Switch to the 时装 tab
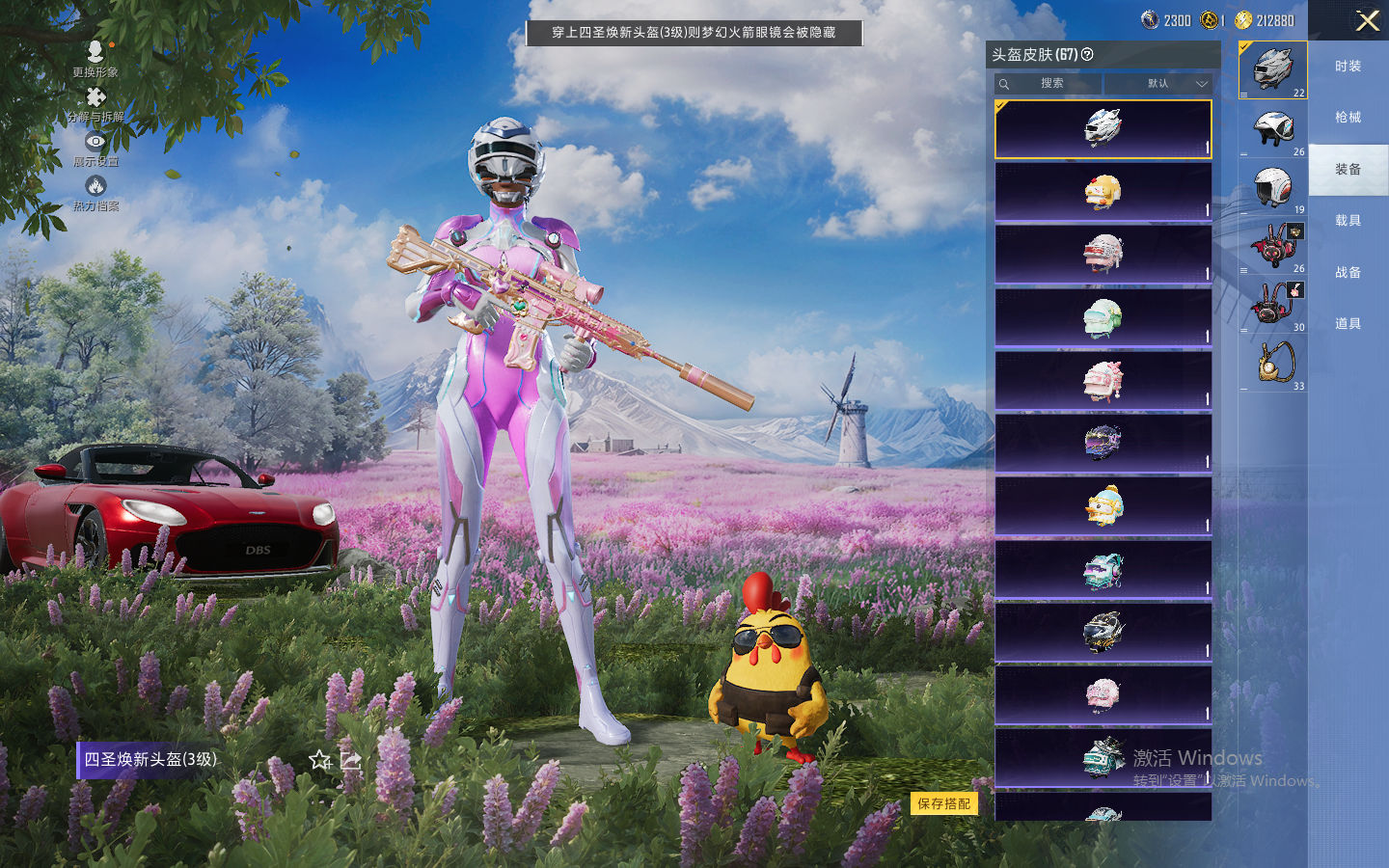The height and width of the screenshot is (868, 1389). 1348,67
